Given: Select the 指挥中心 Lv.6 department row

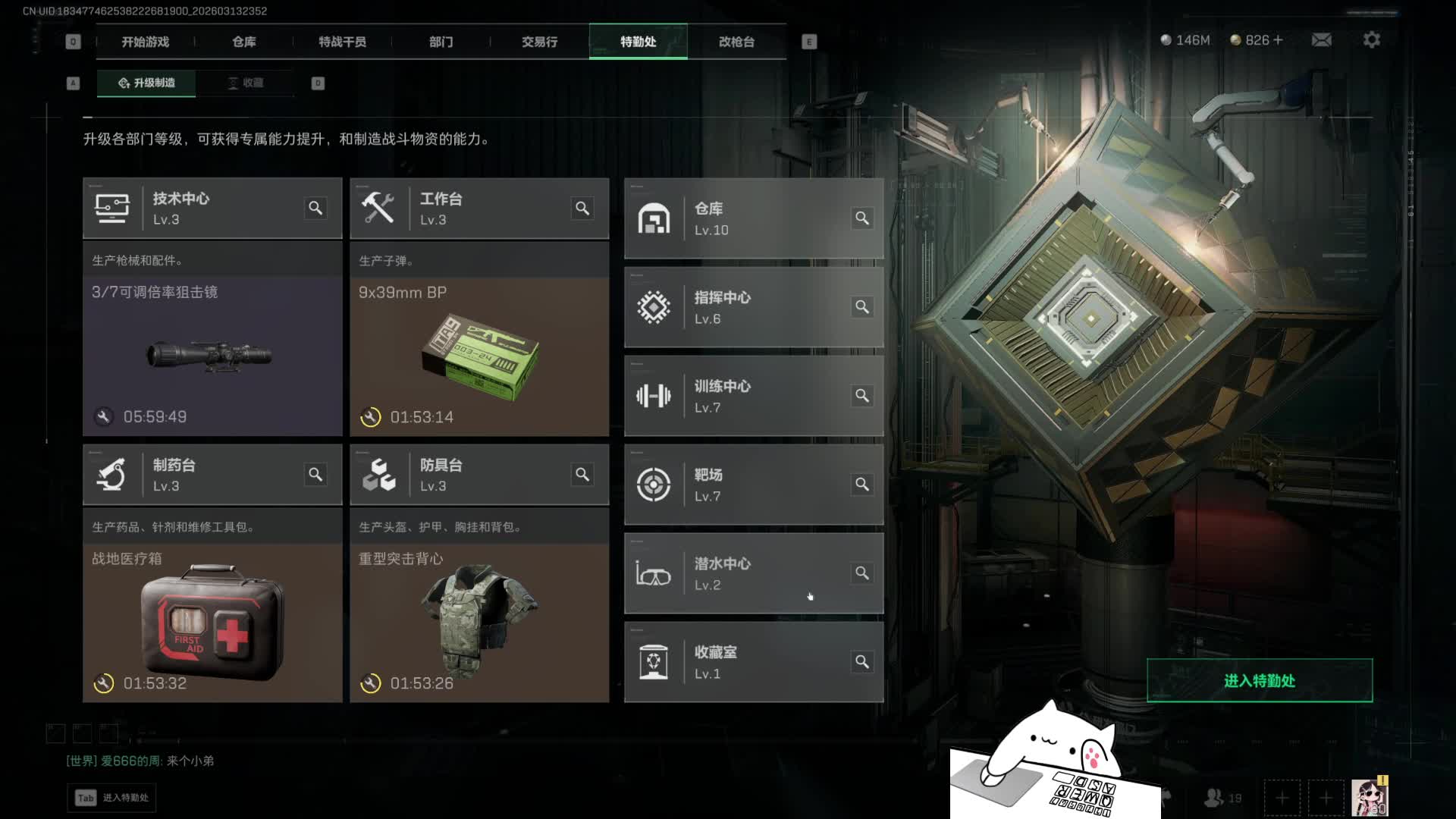Looking at the screenshot, I should click(753, 307).
